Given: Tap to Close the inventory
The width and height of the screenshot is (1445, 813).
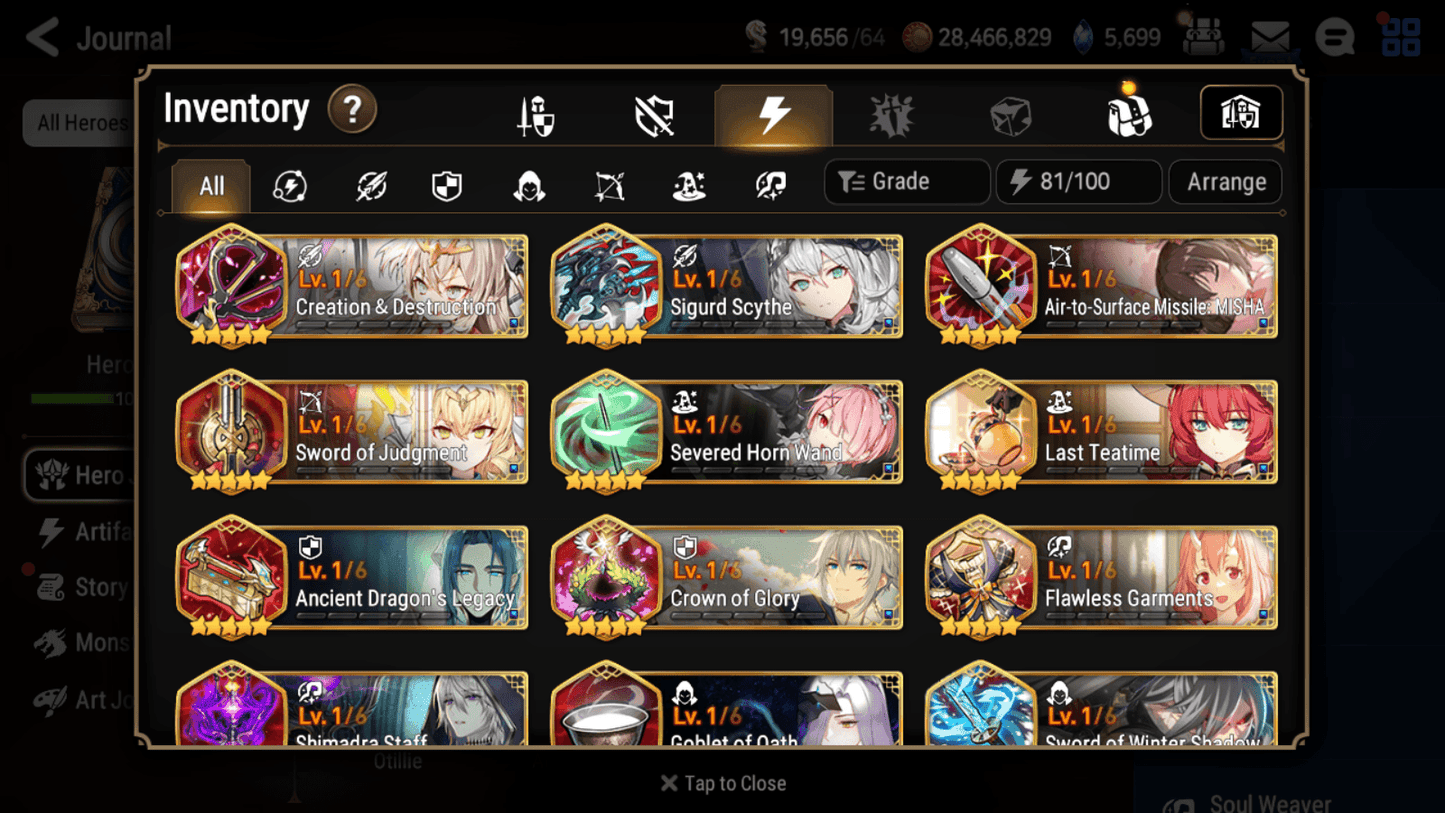Looking at the screenshot, I should pos(722,783).
